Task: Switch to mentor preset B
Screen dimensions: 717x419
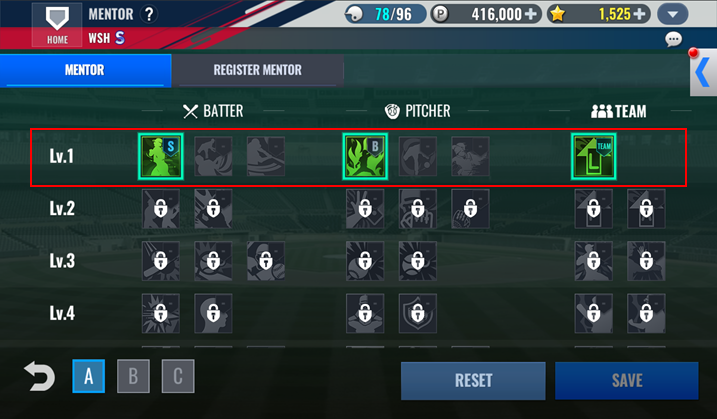Action: point(132,377)
